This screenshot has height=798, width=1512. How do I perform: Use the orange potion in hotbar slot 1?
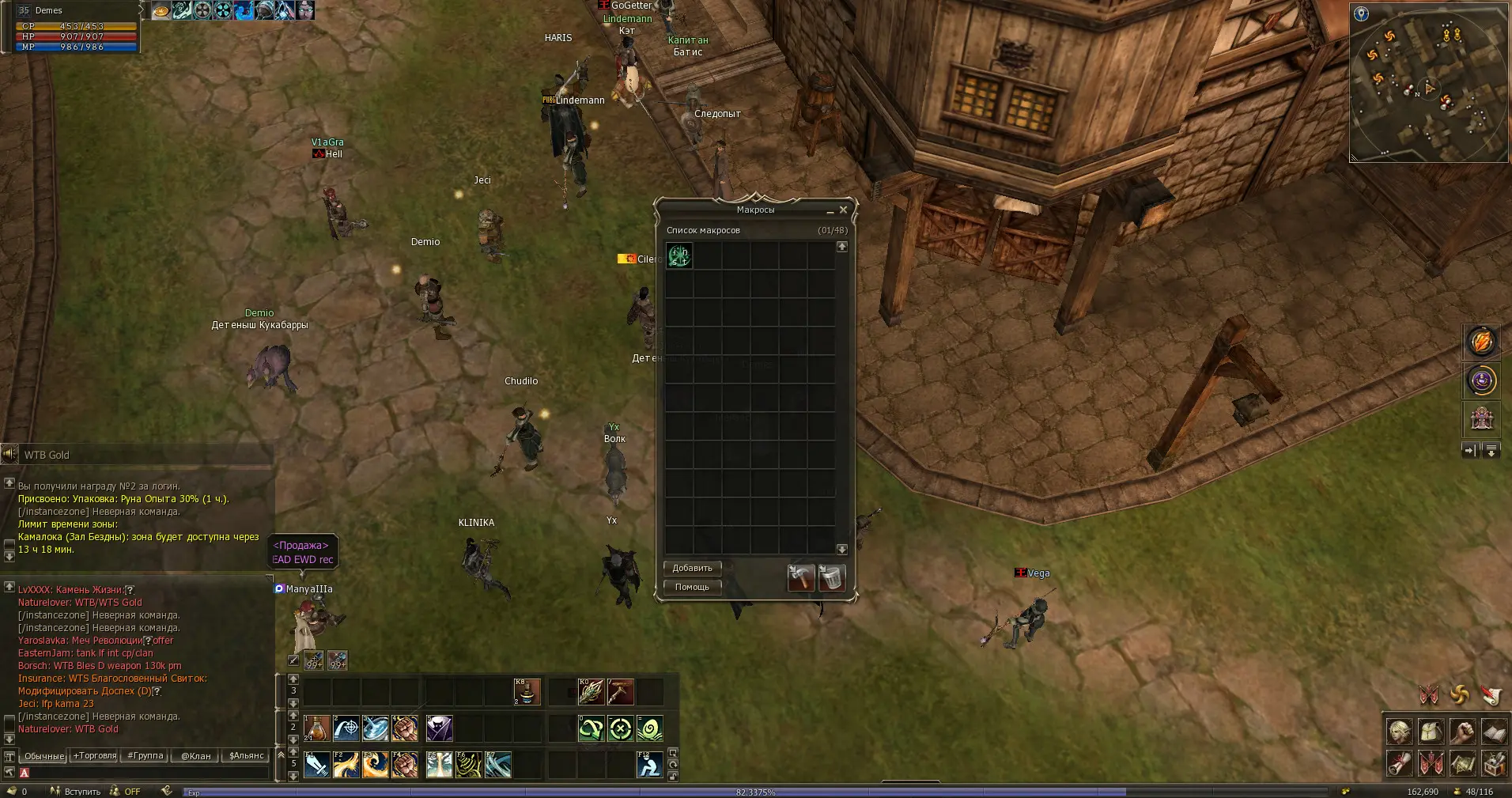[316, 728]
